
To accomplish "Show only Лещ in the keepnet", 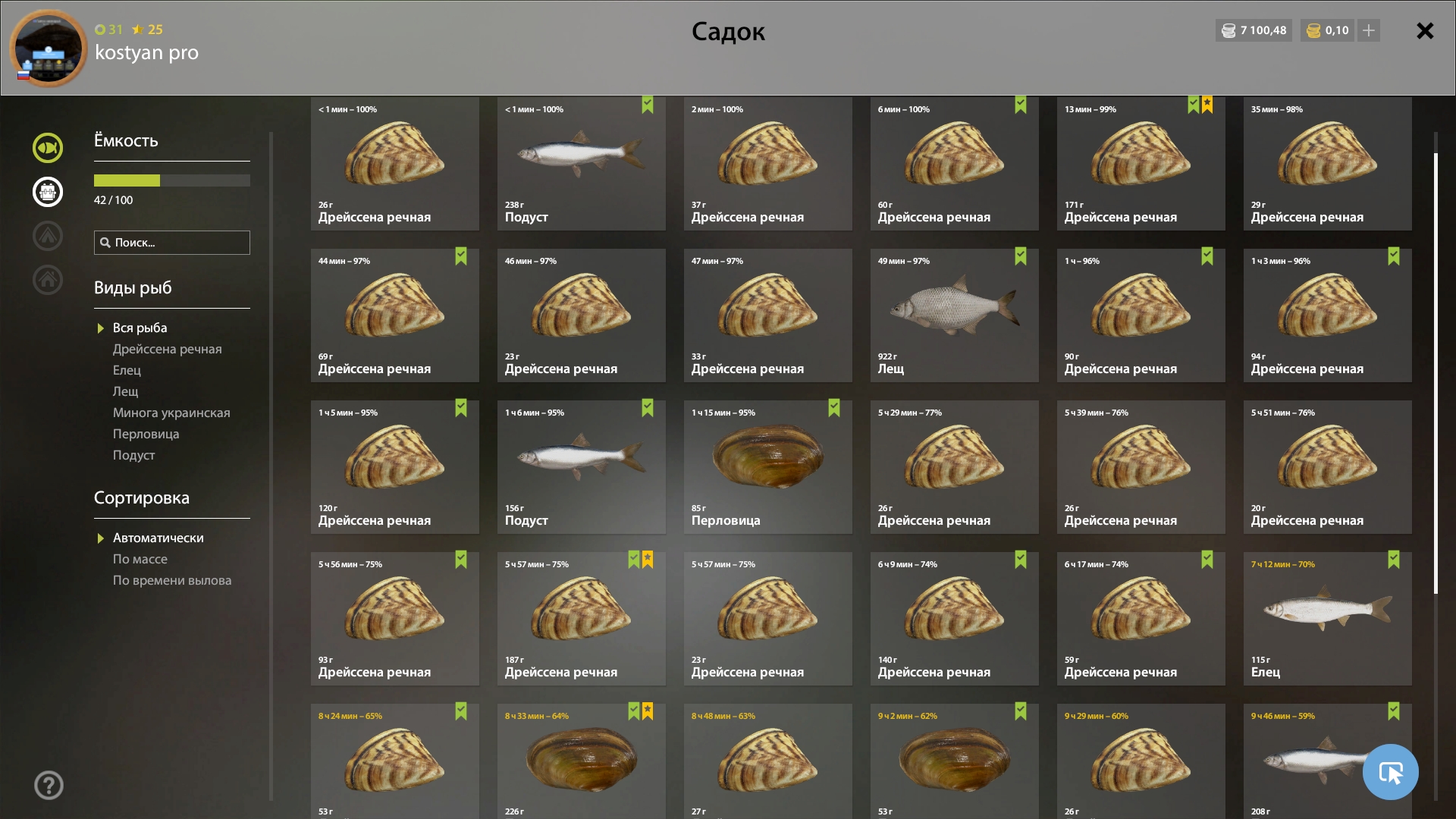I will [125, 391].
